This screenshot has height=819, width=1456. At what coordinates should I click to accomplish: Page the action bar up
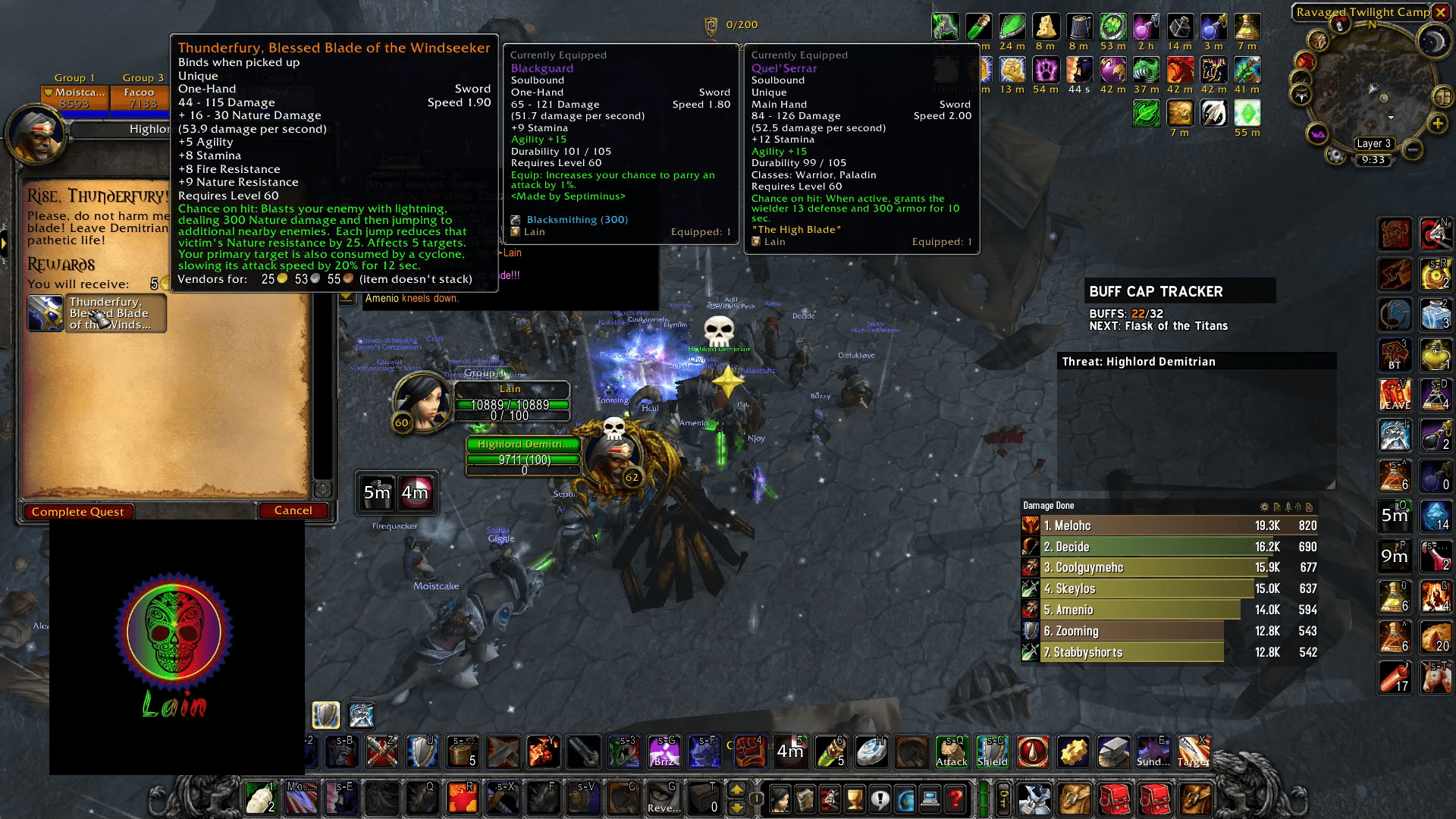[x=736, y=790]
